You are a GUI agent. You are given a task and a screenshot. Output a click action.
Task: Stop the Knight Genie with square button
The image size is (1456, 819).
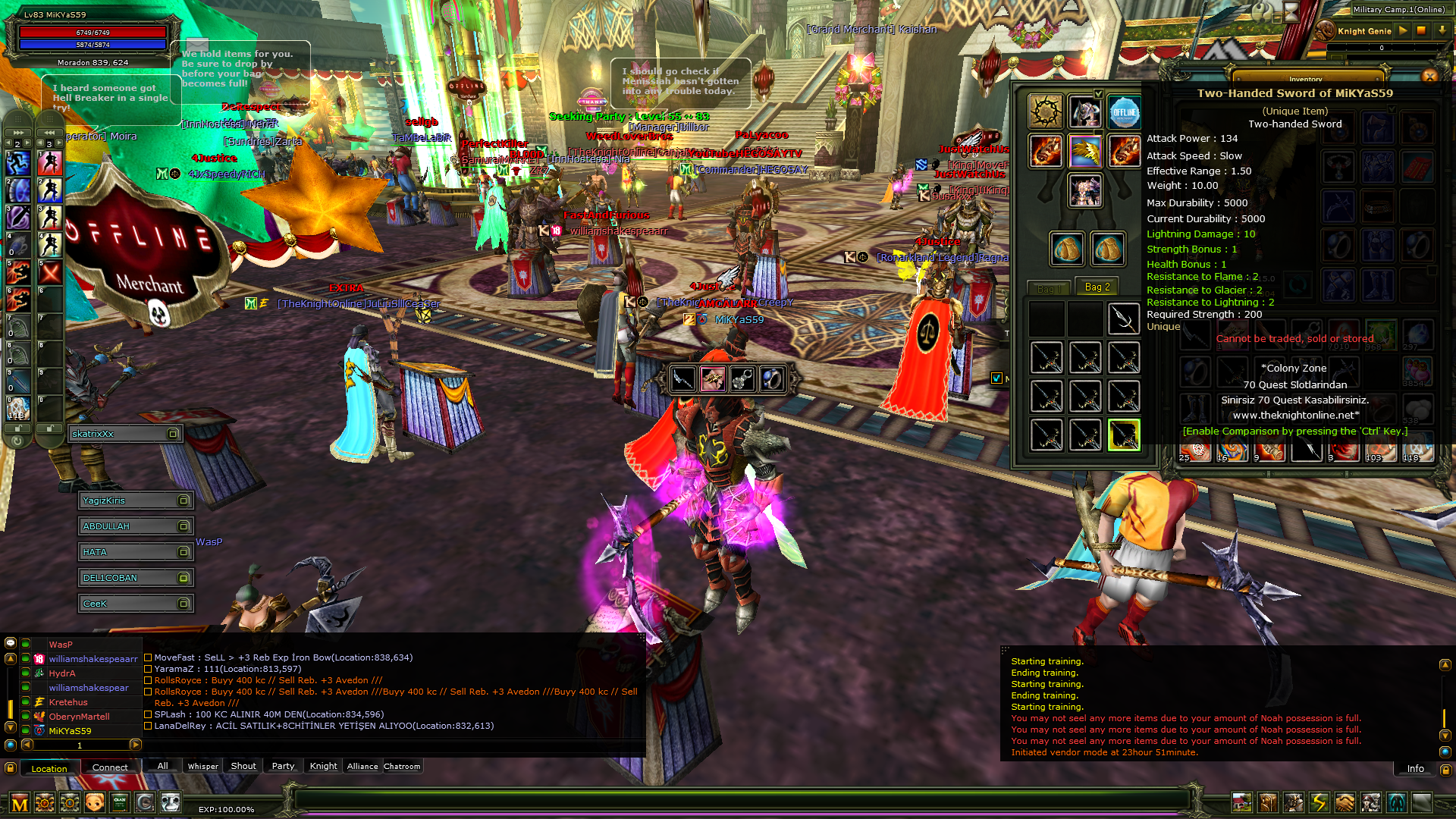tap(1422, 31)
